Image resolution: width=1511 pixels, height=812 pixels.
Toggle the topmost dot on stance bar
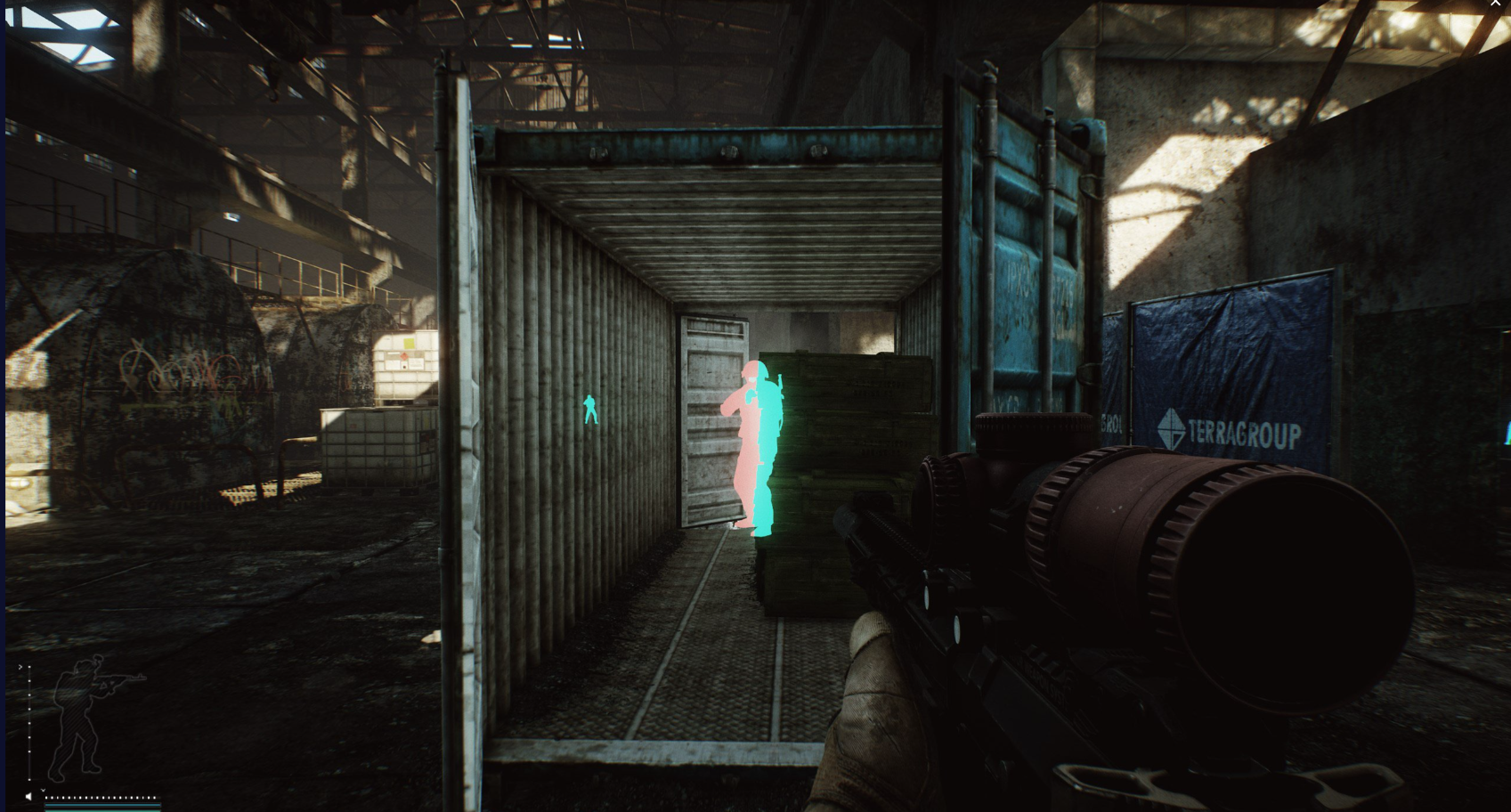pos(29,666)
